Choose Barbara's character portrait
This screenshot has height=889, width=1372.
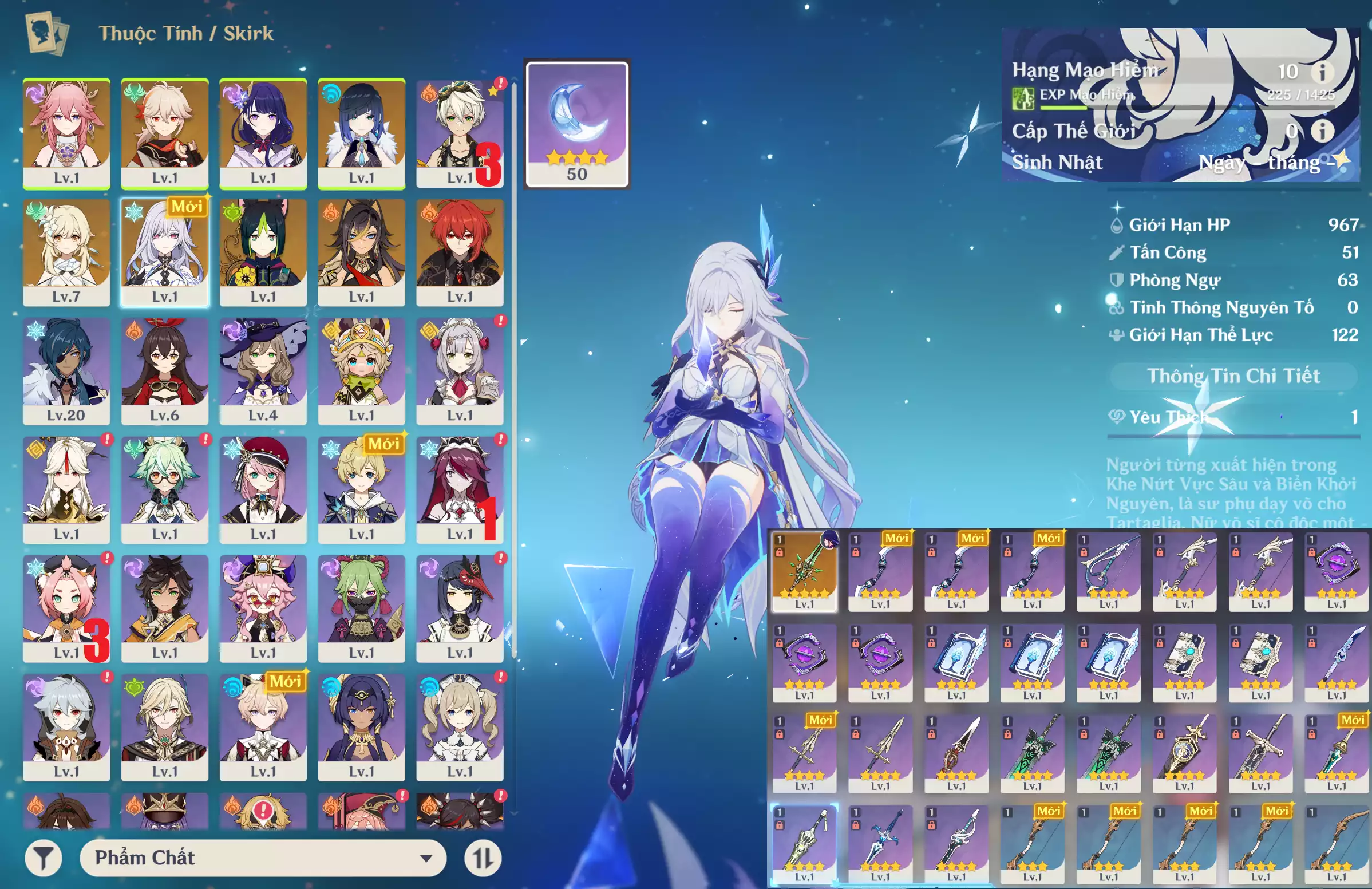click(x=460, y=727)
